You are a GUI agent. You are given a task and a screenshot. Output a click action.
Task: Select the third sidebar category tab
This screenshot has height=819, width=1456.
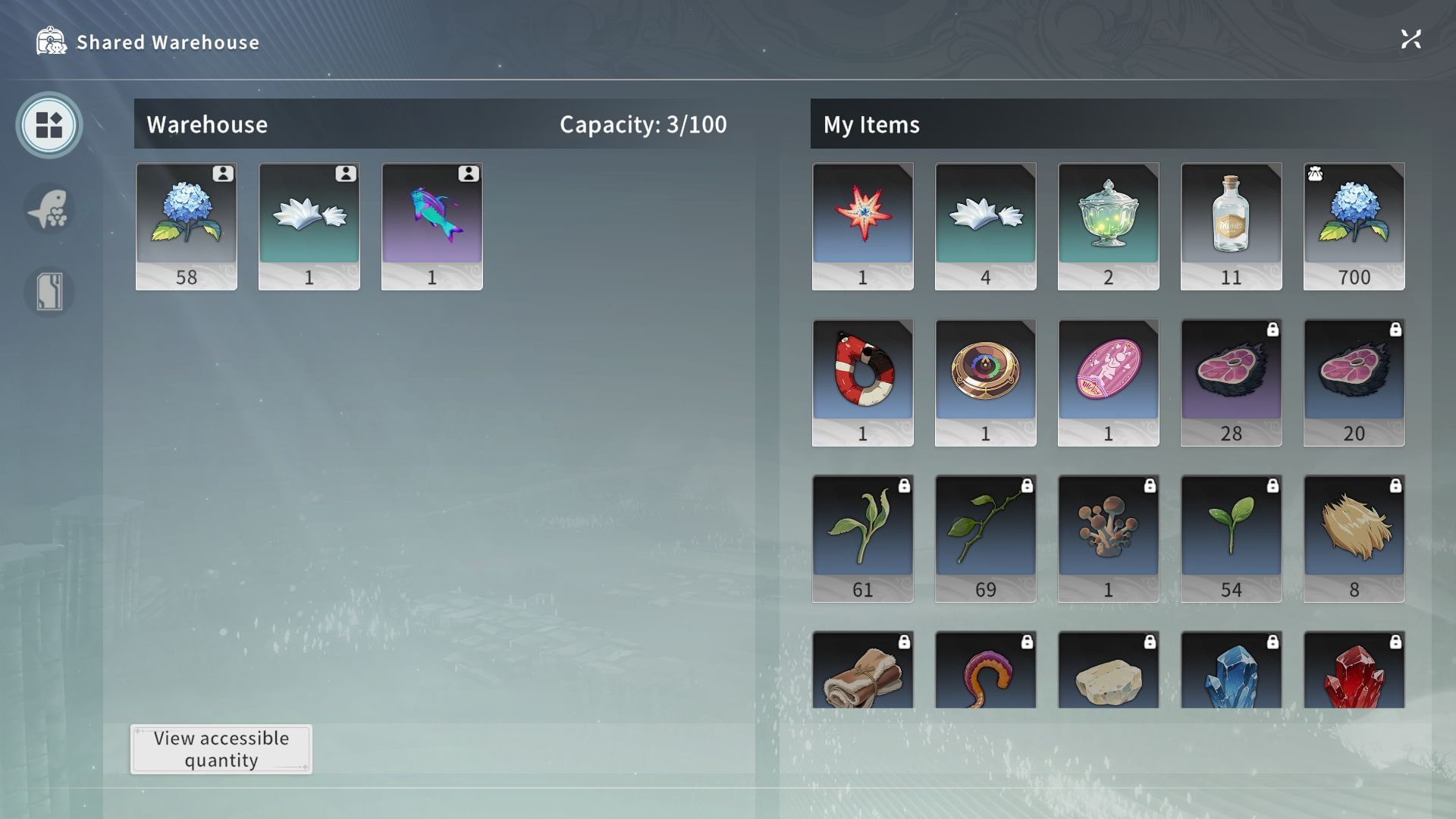pyautogui.click(x=49, y=291)
